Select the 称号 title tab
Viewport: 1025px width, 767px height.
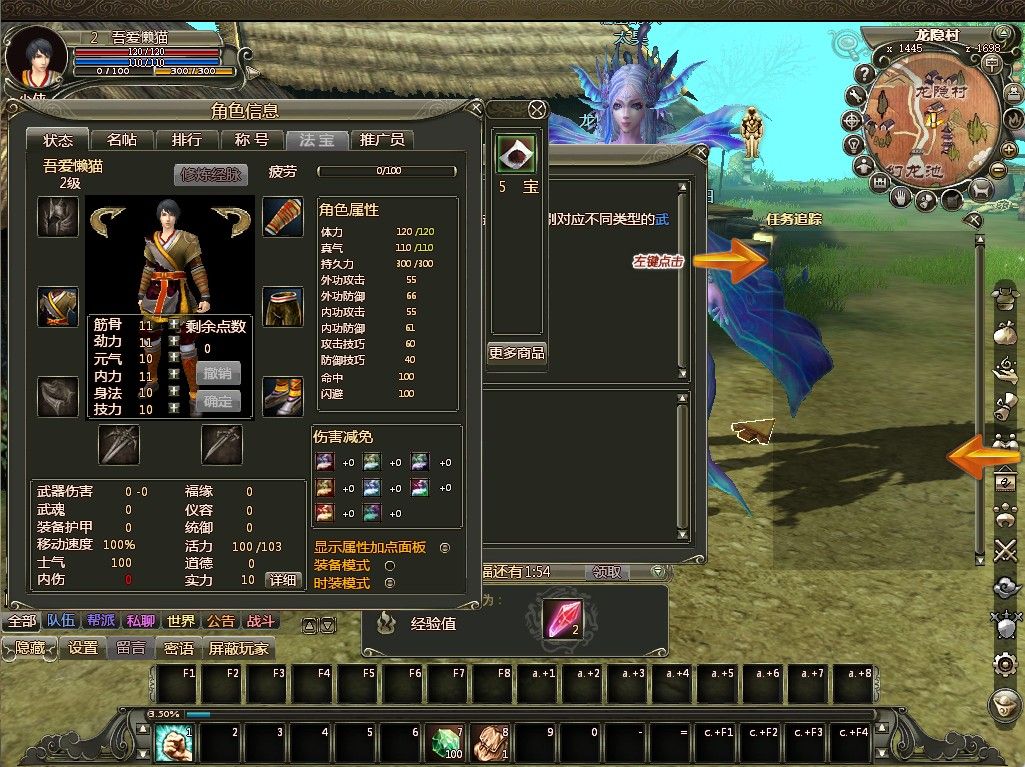pos(252,140)
